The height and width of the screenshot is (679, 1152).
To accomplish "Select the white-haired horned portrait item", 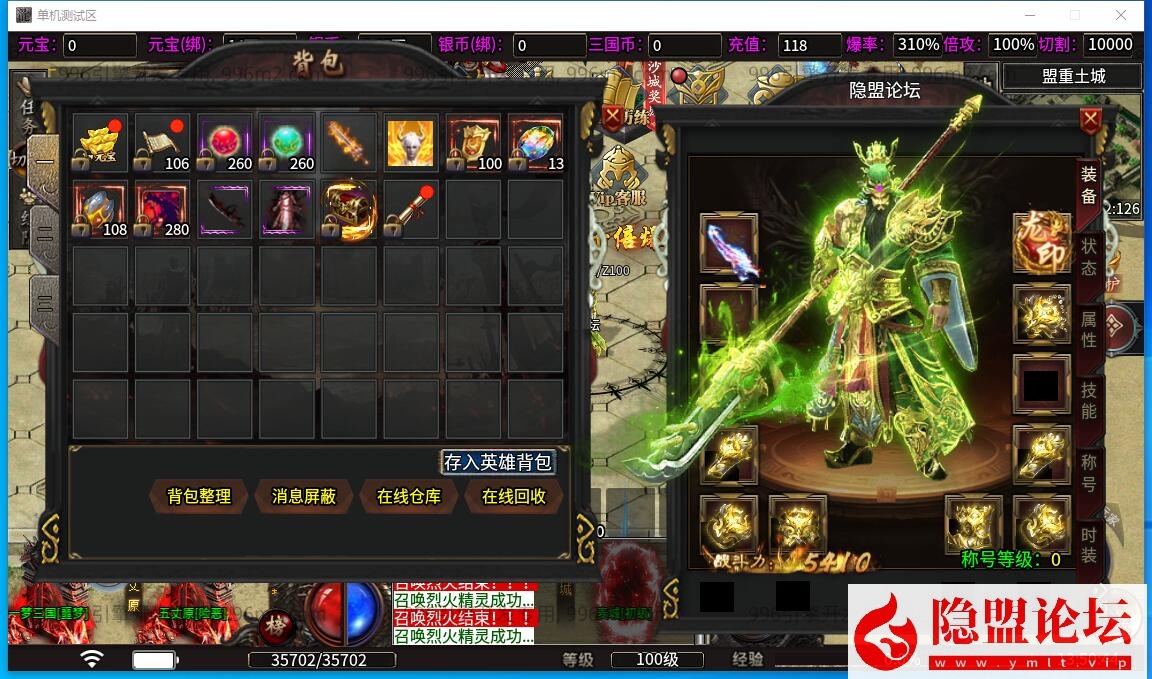I will click(x=411, y=143).
